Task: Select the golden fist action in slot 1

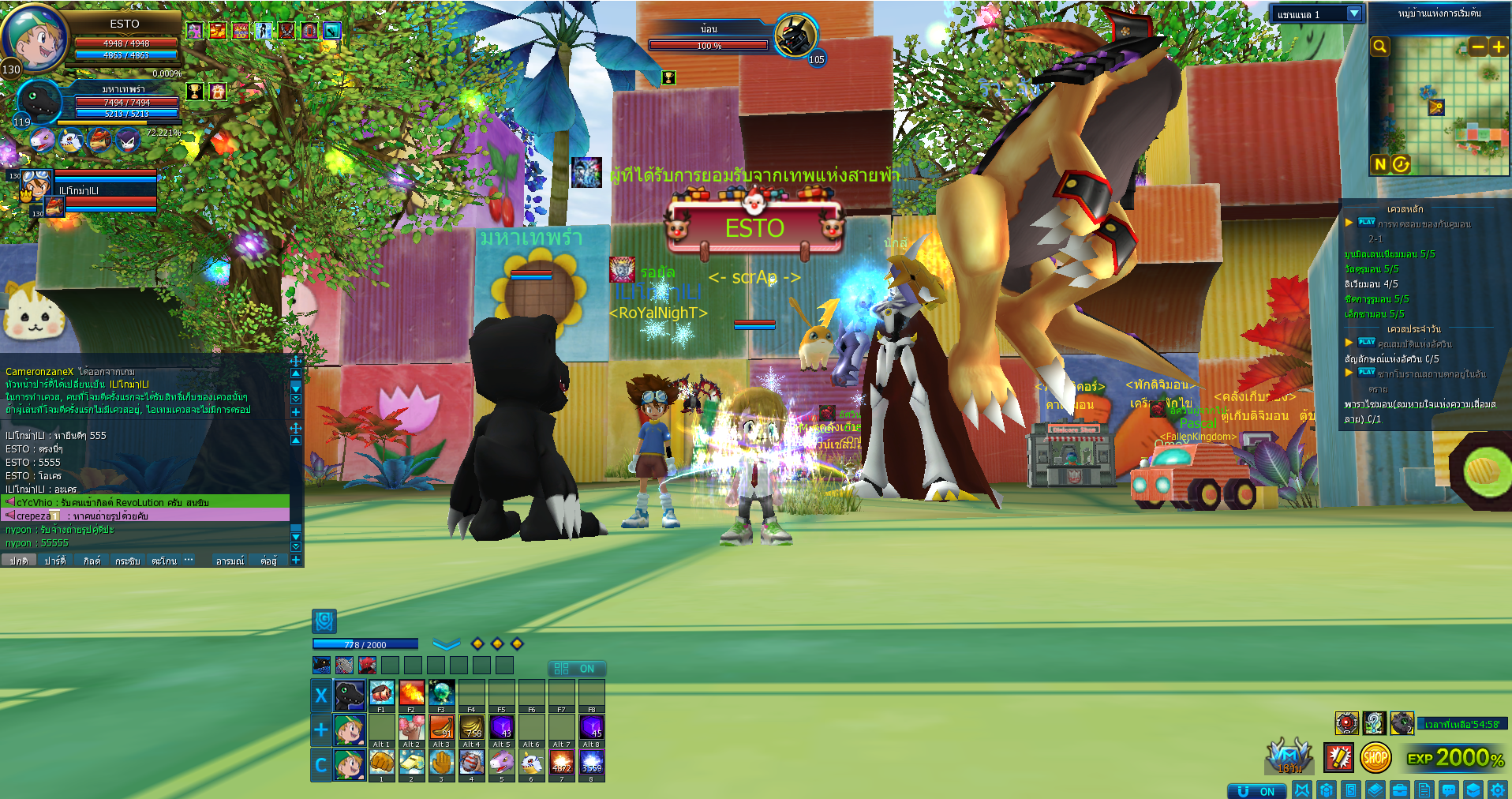Action: pyautogui.click(x=381, y=762)
